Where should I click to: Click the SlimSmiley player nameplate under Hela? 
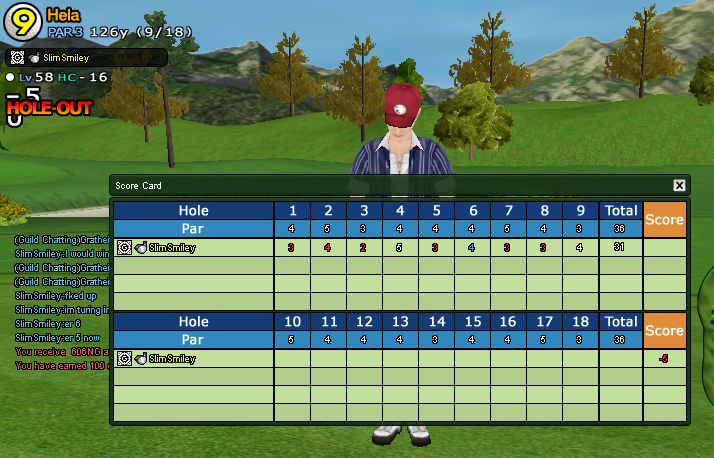pos(87,58)
